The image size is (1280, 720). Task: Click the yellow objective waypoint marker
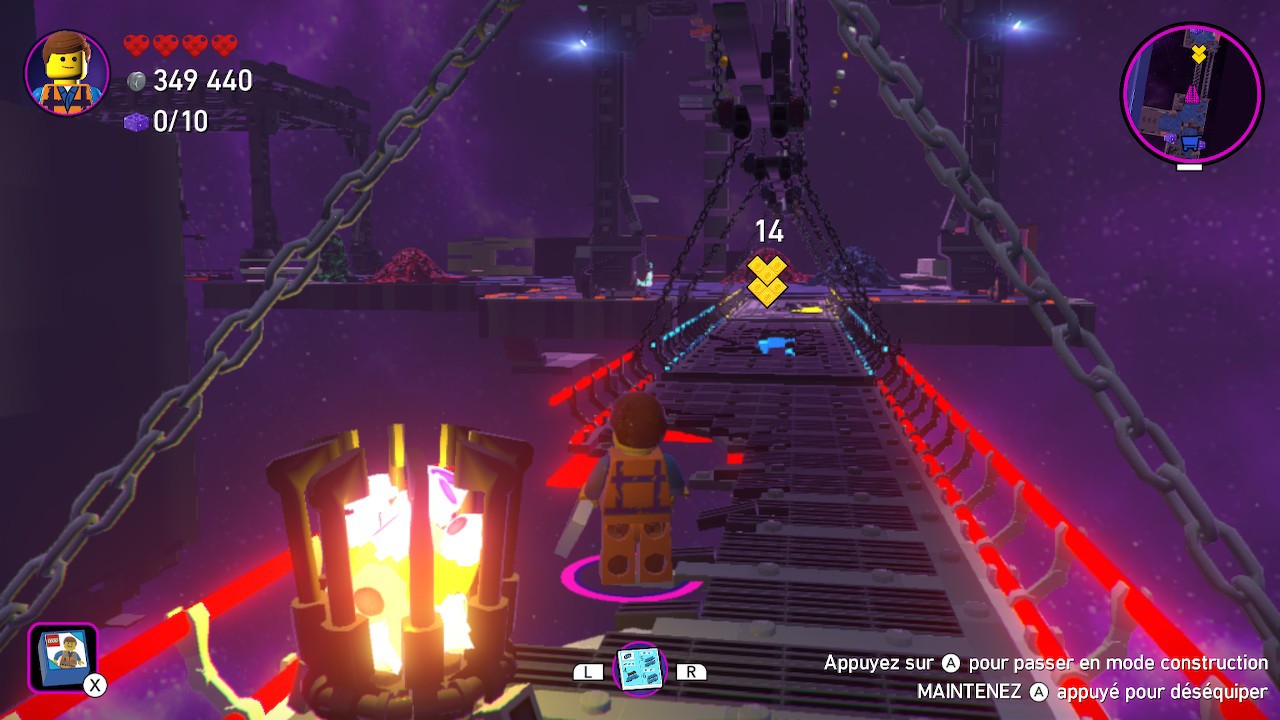tap(768, 279)
